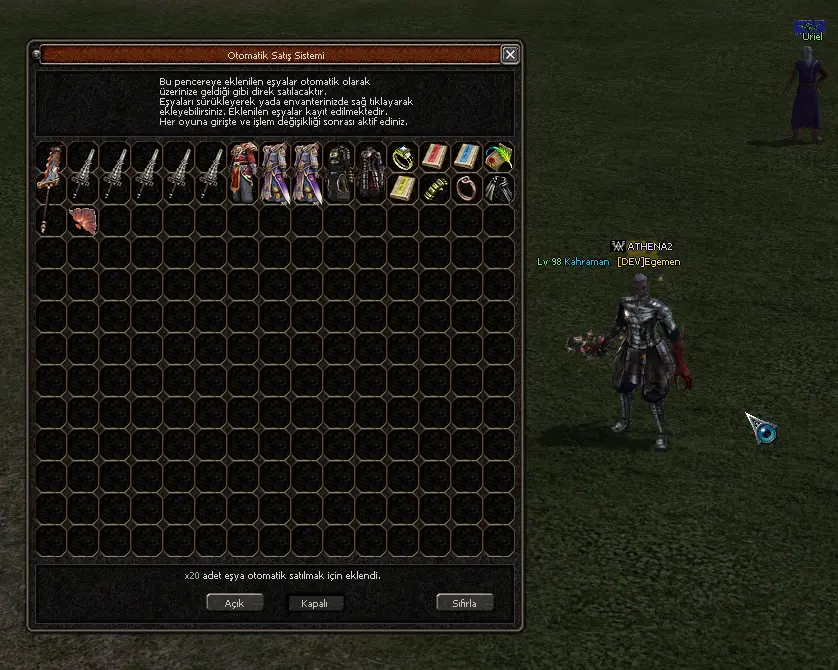Select the gold ring with gemstone
838x670 pixels.
click(x=403, y=157)
